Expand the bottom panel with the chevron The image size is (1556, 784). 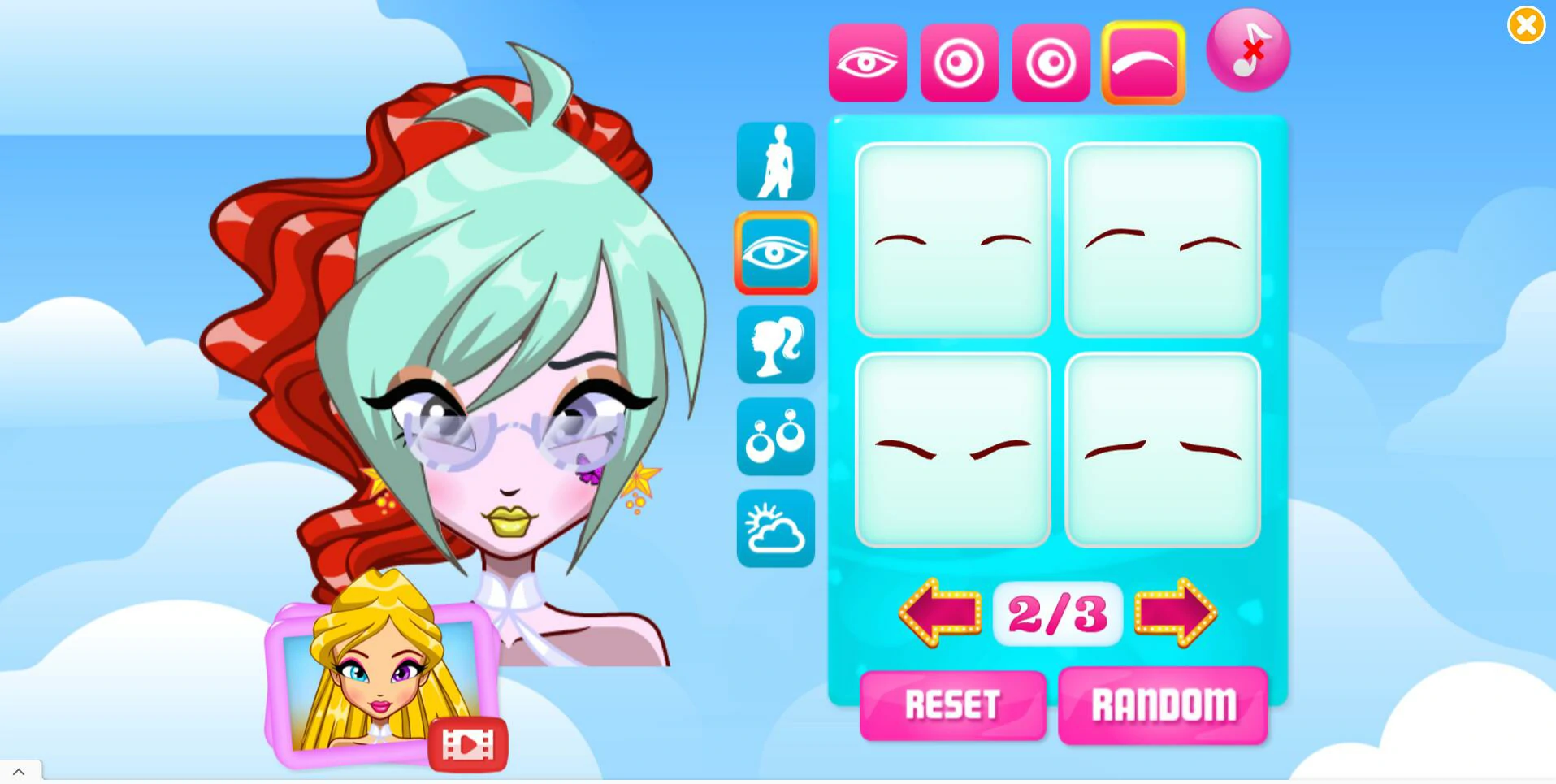coord(18,772)
